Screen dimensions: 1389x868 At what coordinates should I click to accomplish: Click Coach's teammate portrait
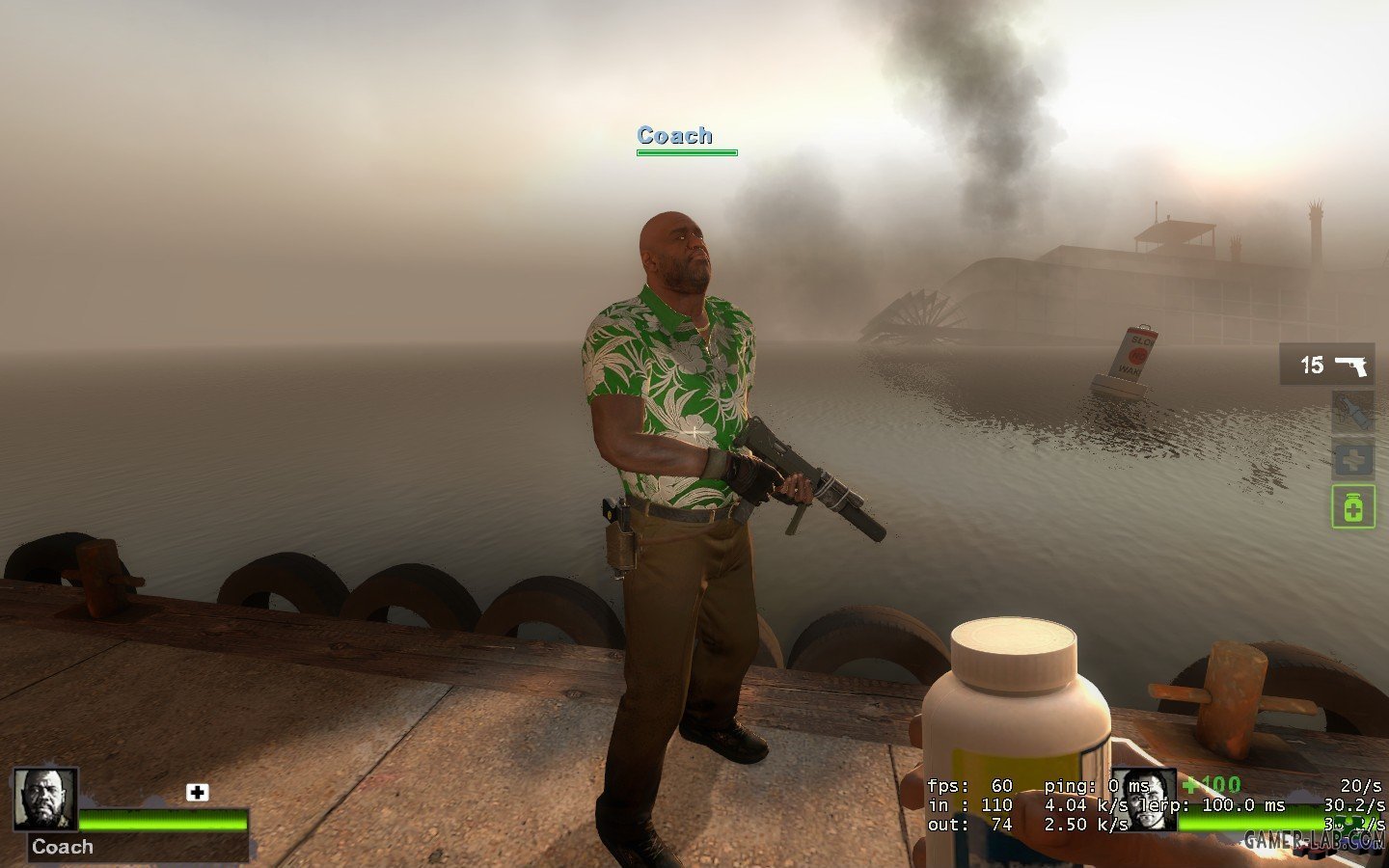tap(44, 800)
